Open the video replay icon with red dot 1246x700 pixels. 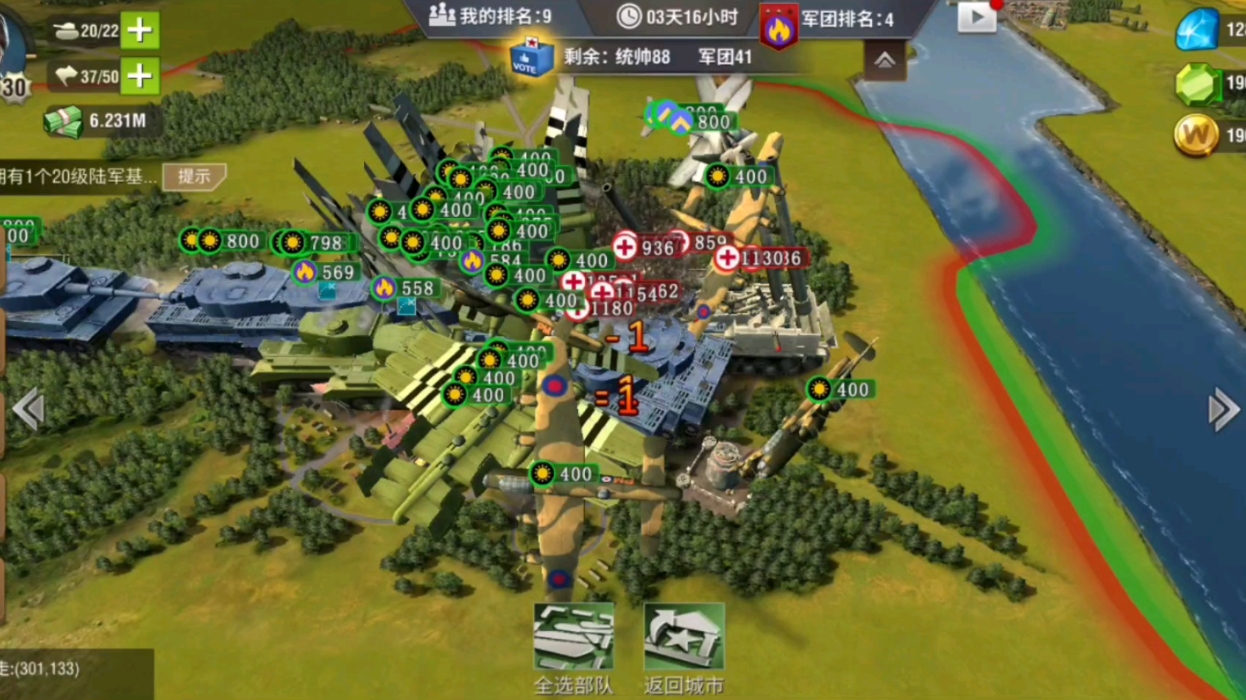977,17
